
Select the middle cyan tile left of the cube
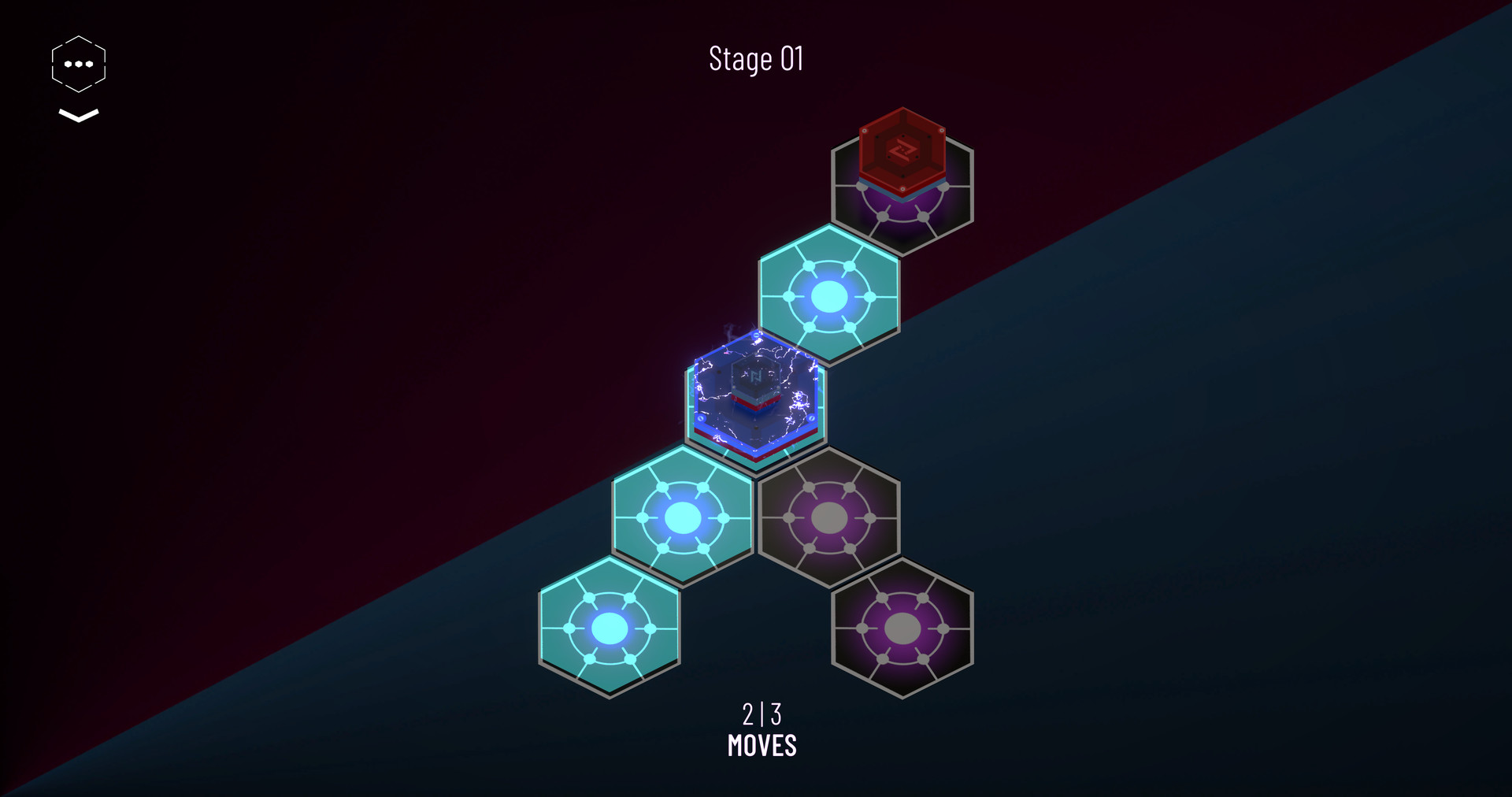[x=682, y=516]
